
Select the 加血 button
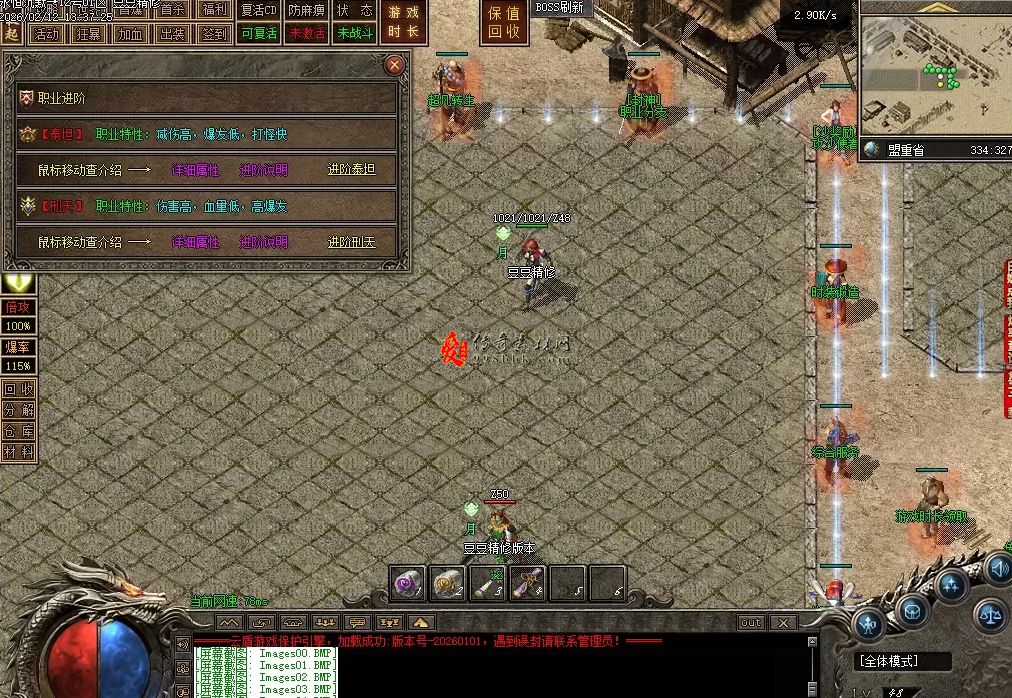[130, 34]
